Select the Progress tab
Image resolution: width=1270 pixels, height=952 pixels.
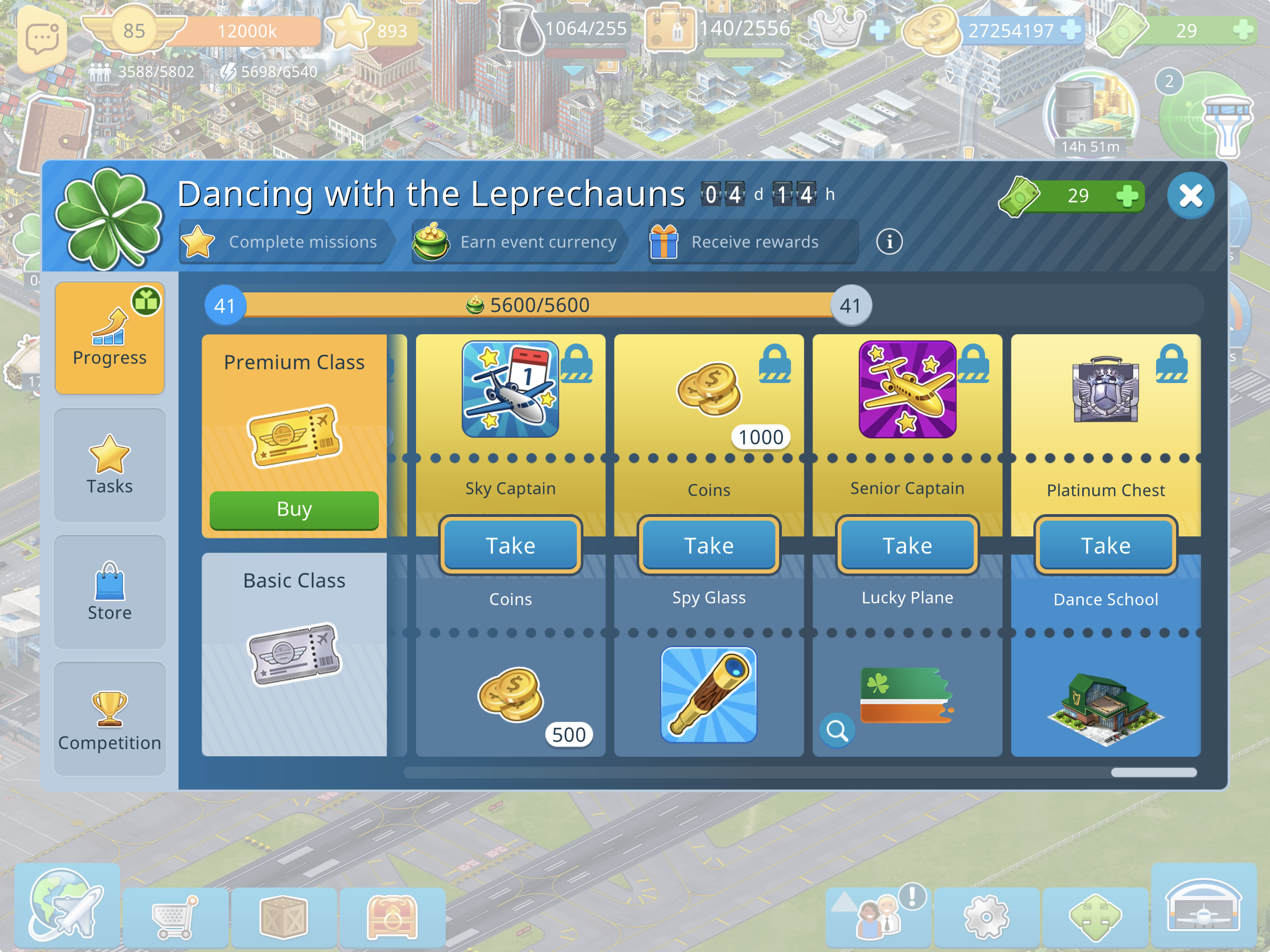[x=110, y=338]
